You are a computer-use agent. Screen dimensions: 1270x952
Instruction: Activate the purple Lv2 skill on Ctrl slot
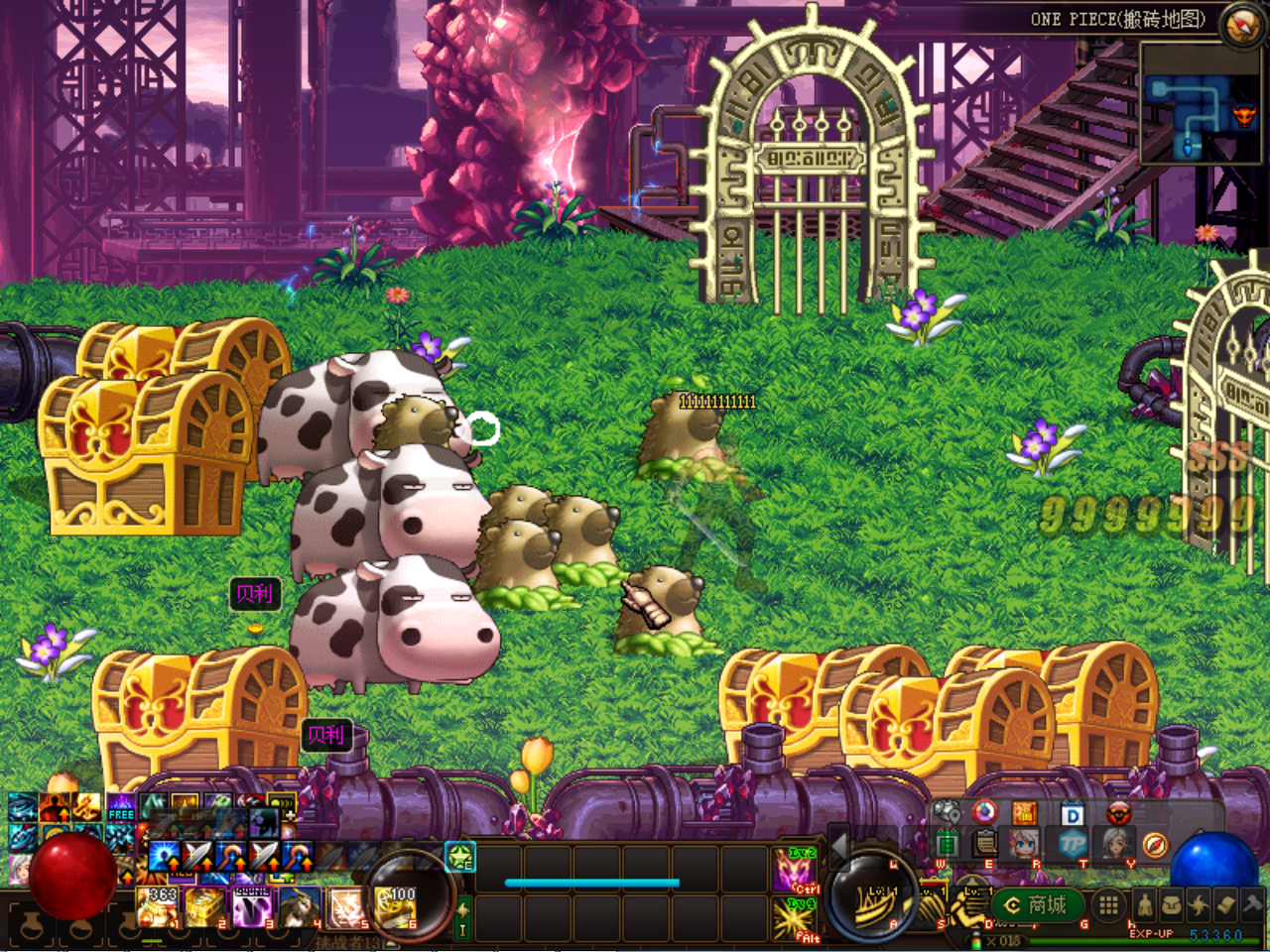(795, 870)
